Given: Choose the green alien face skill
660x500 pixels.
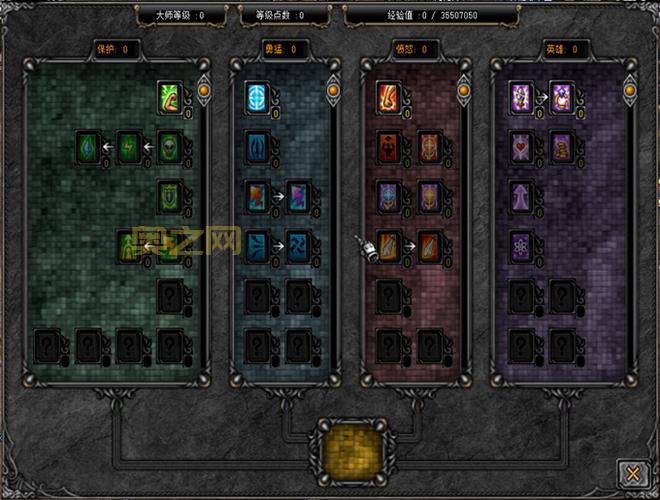Looking at the screenshot, I should click(x=170, y=148).
